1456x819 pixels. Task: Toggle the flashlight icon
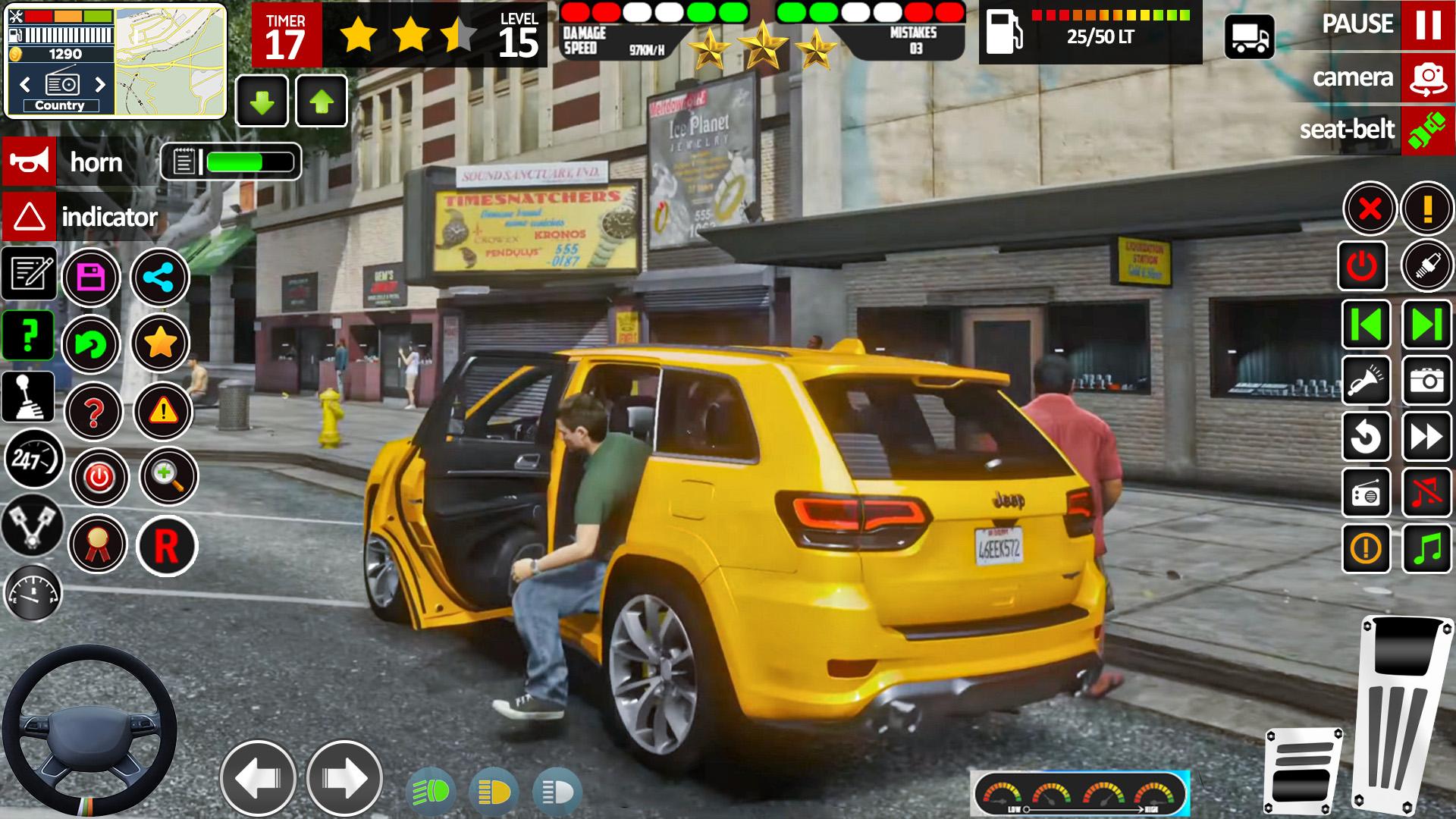(x=1366, y=381)
